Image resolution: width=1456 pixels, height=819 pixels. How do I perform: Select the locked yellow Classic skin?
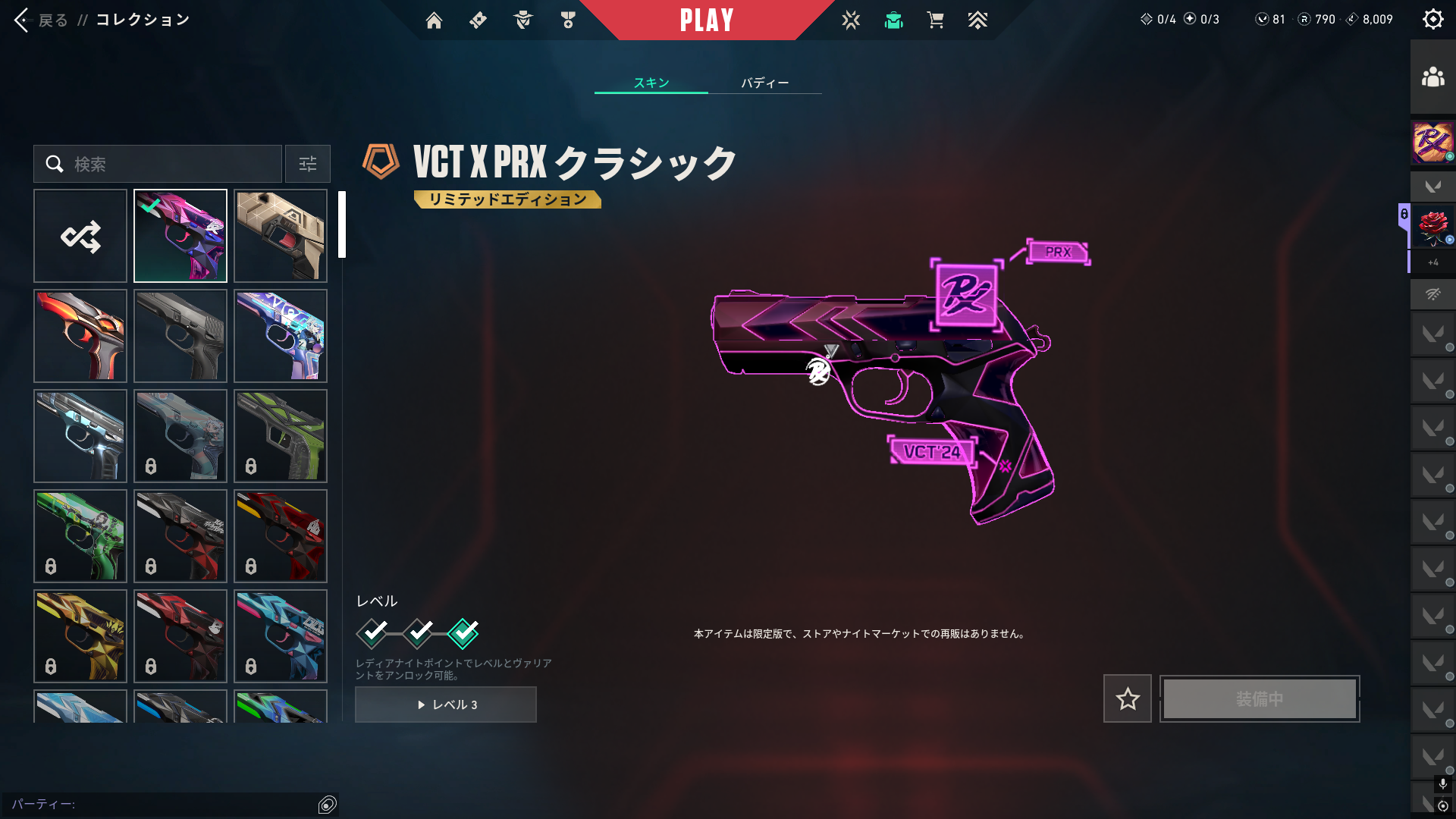pyautogui.click(x=80, y=636)
